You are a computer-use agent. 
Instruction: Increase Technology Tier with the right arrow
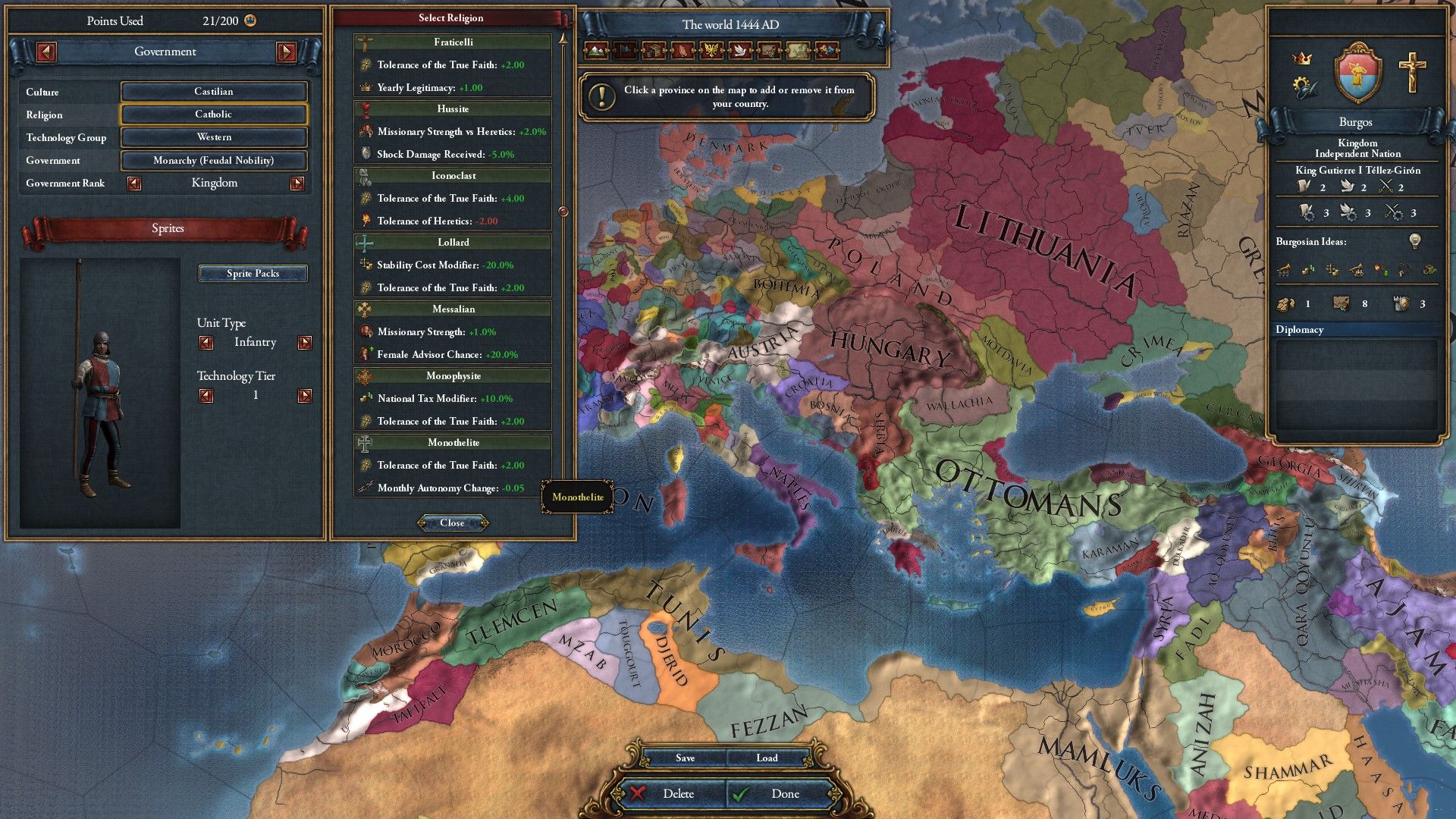(x=306, y=394)
